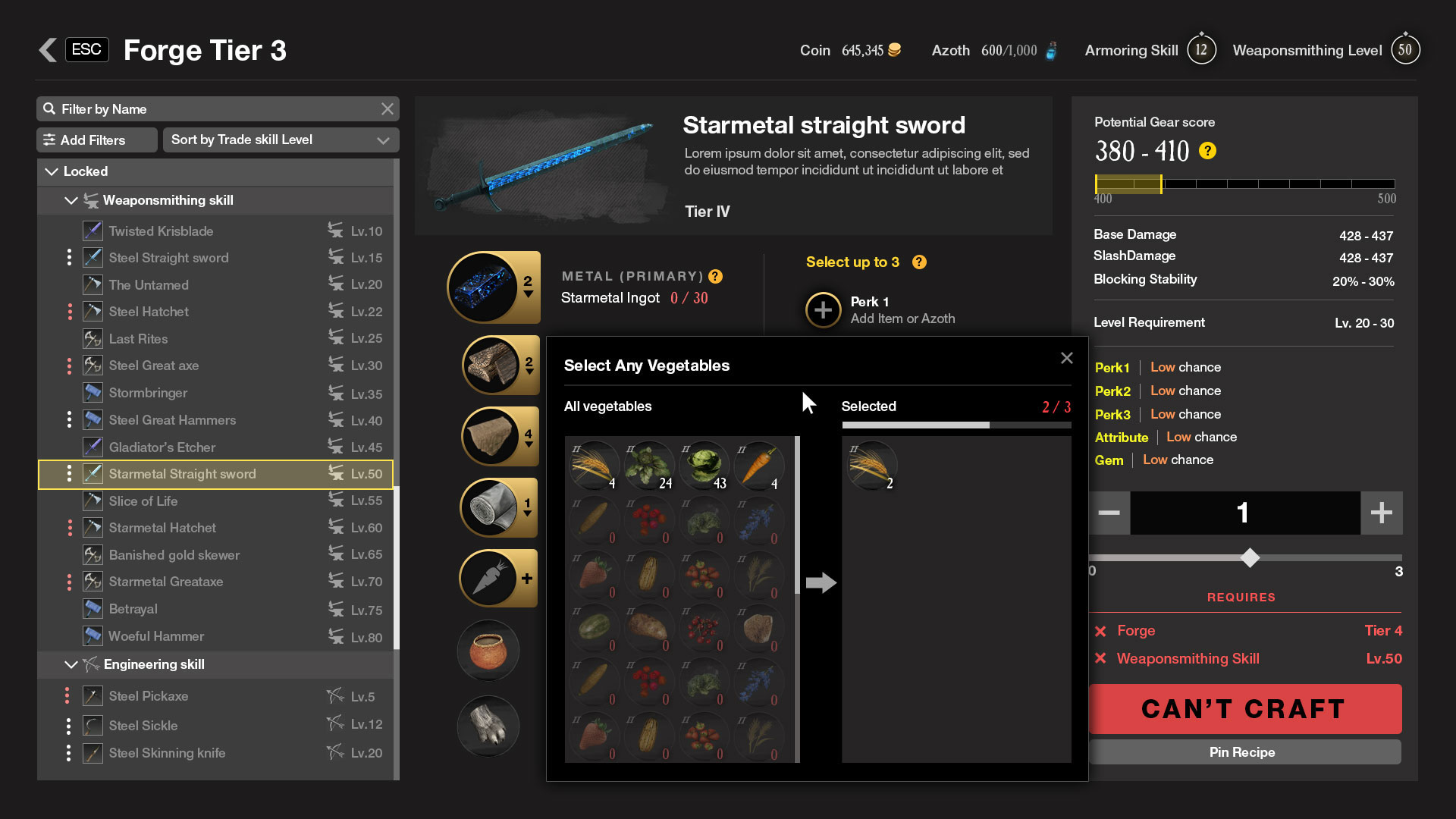The height and width of the screenshot is (819, 1456).
Task: Select the Woeful Hammer recipe
Action: coord(156,636)
